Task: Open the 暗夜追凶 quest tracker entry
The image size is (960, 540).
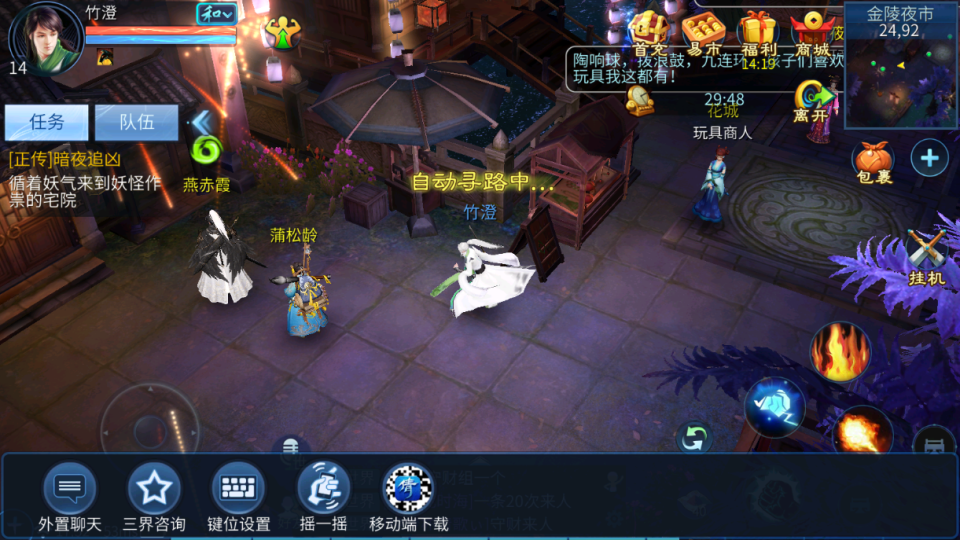Action: tap(84, 179)
